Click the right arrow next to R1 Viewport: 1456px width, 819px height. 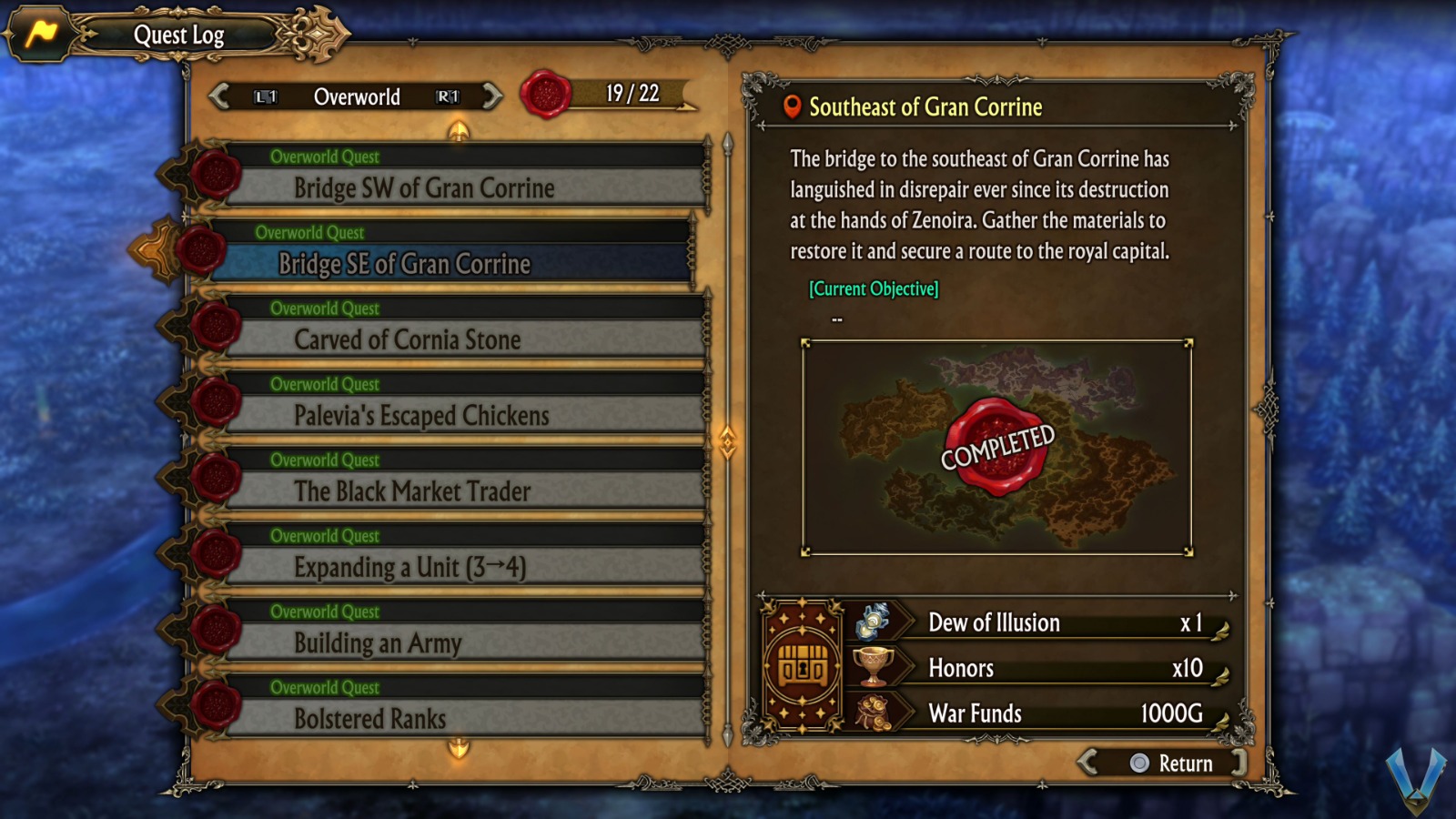pos(492,97)
